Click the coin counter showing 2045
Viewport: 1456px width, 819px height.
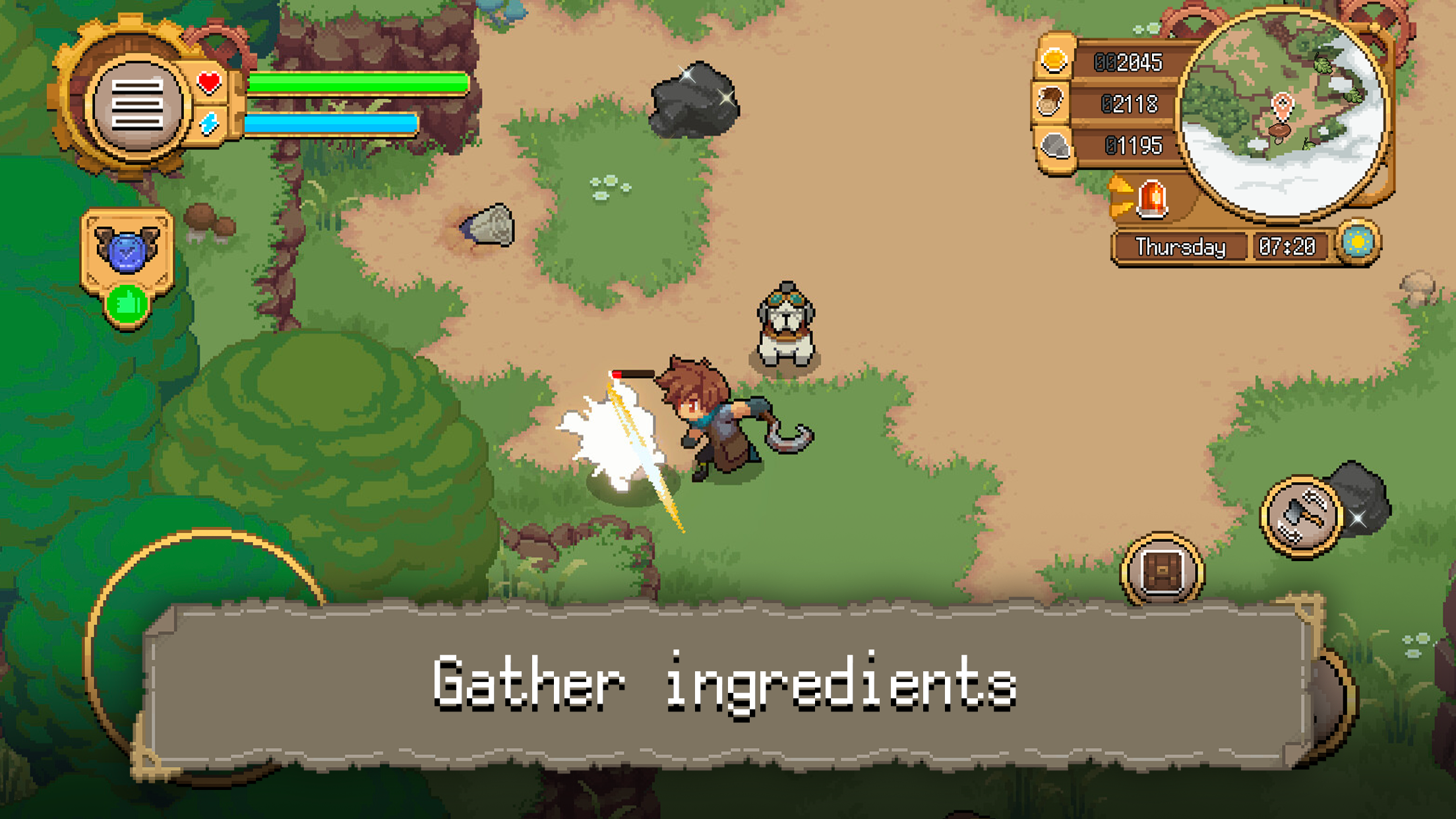tap(1131, 63)
